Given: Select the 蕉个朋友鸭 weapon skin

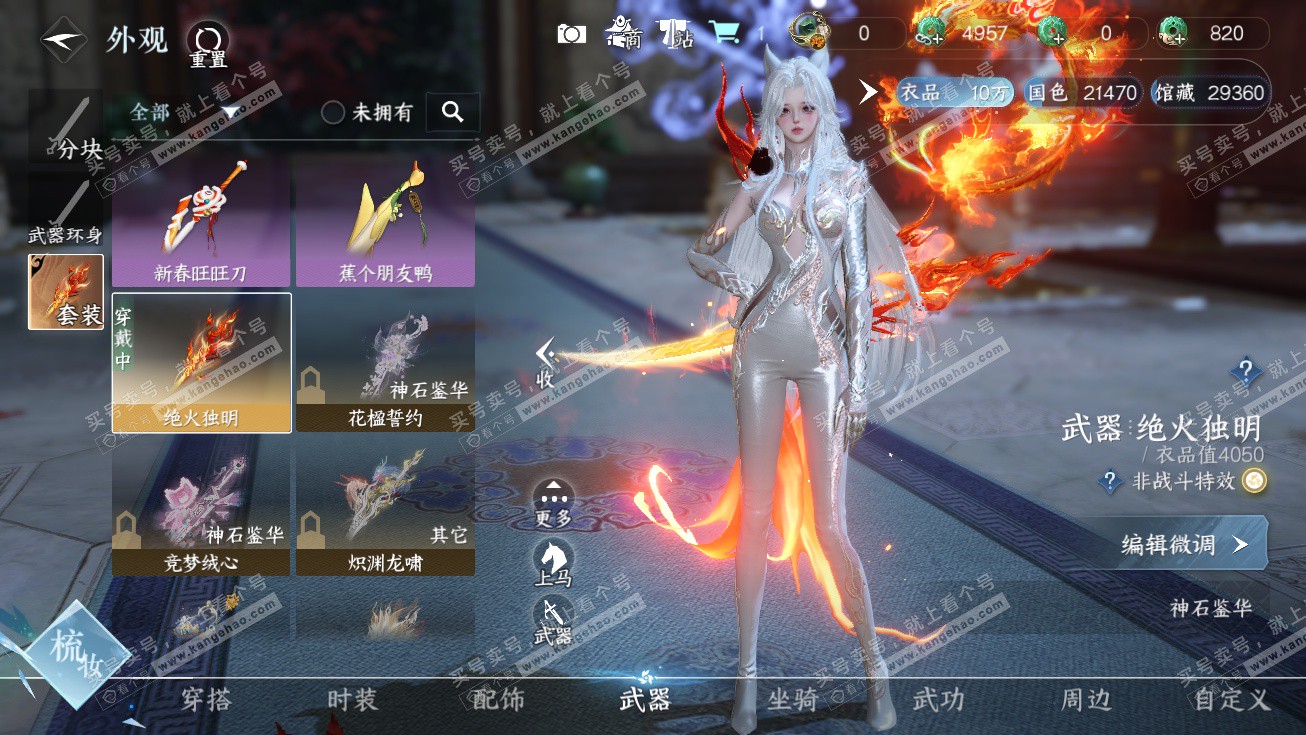Looking at the screenshot, I should [385, 221].
